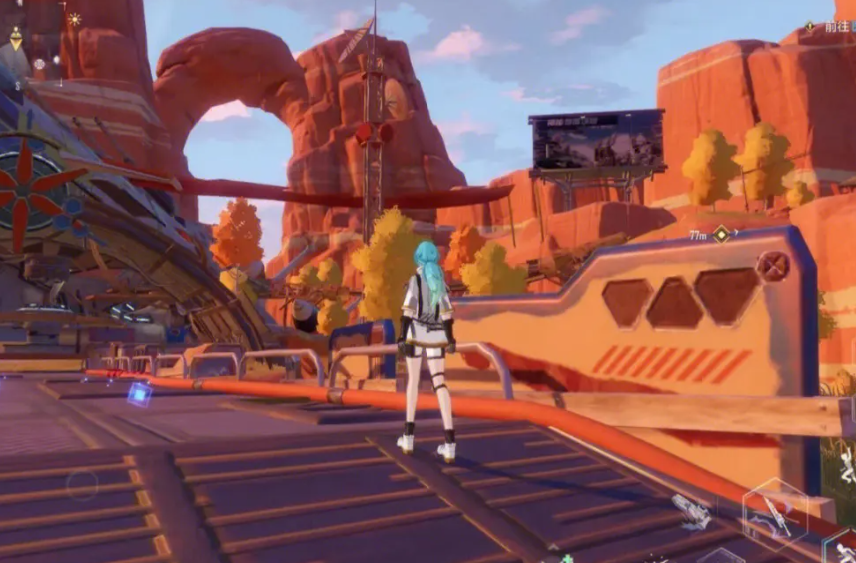Open the quest tracker with 前往 text
856x563 pixels.
point(829,27)
